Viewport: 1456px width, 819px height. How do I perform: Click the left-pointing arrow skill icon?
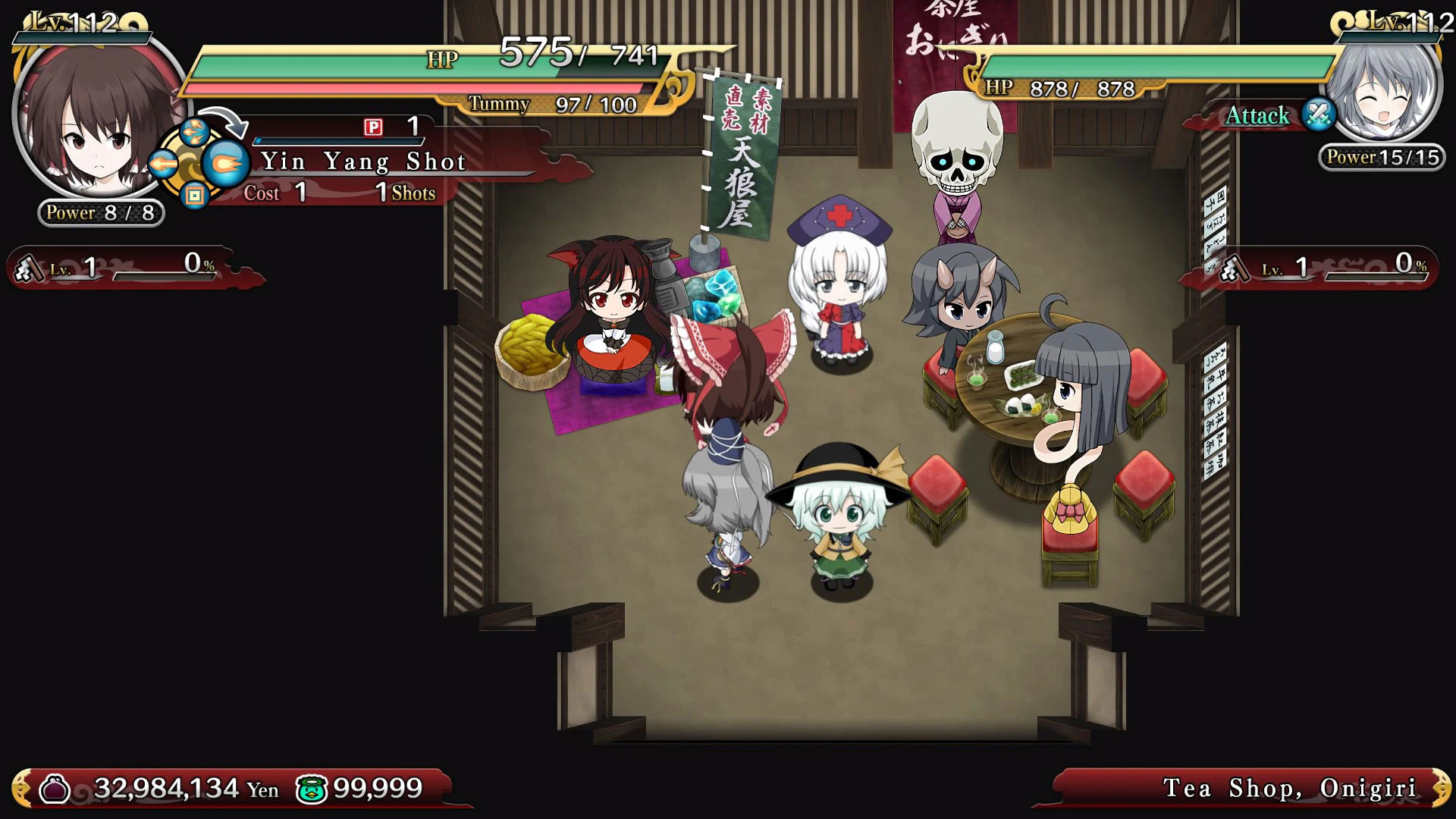163,164
